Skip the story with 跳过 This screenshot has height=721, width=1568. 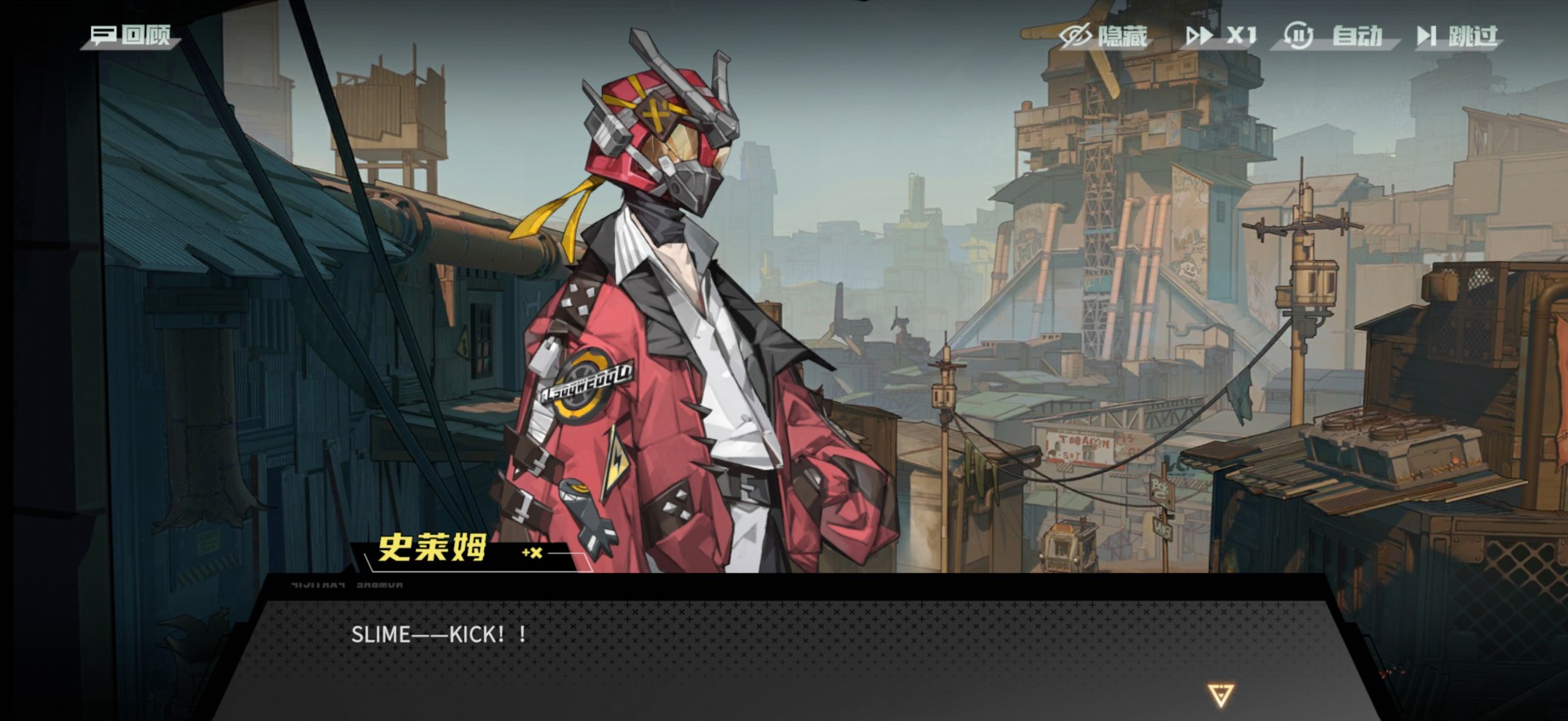[x=1456, y=36]
